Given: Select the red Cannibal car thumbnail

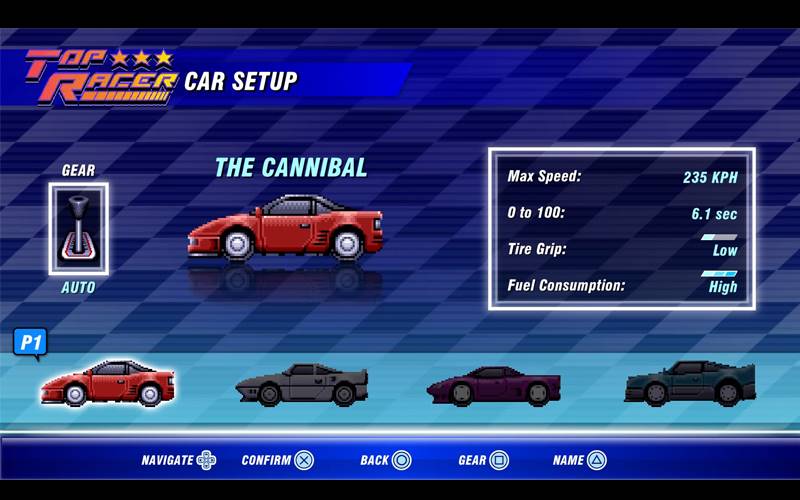Looking at the screenshot, I should pos(108,383).
